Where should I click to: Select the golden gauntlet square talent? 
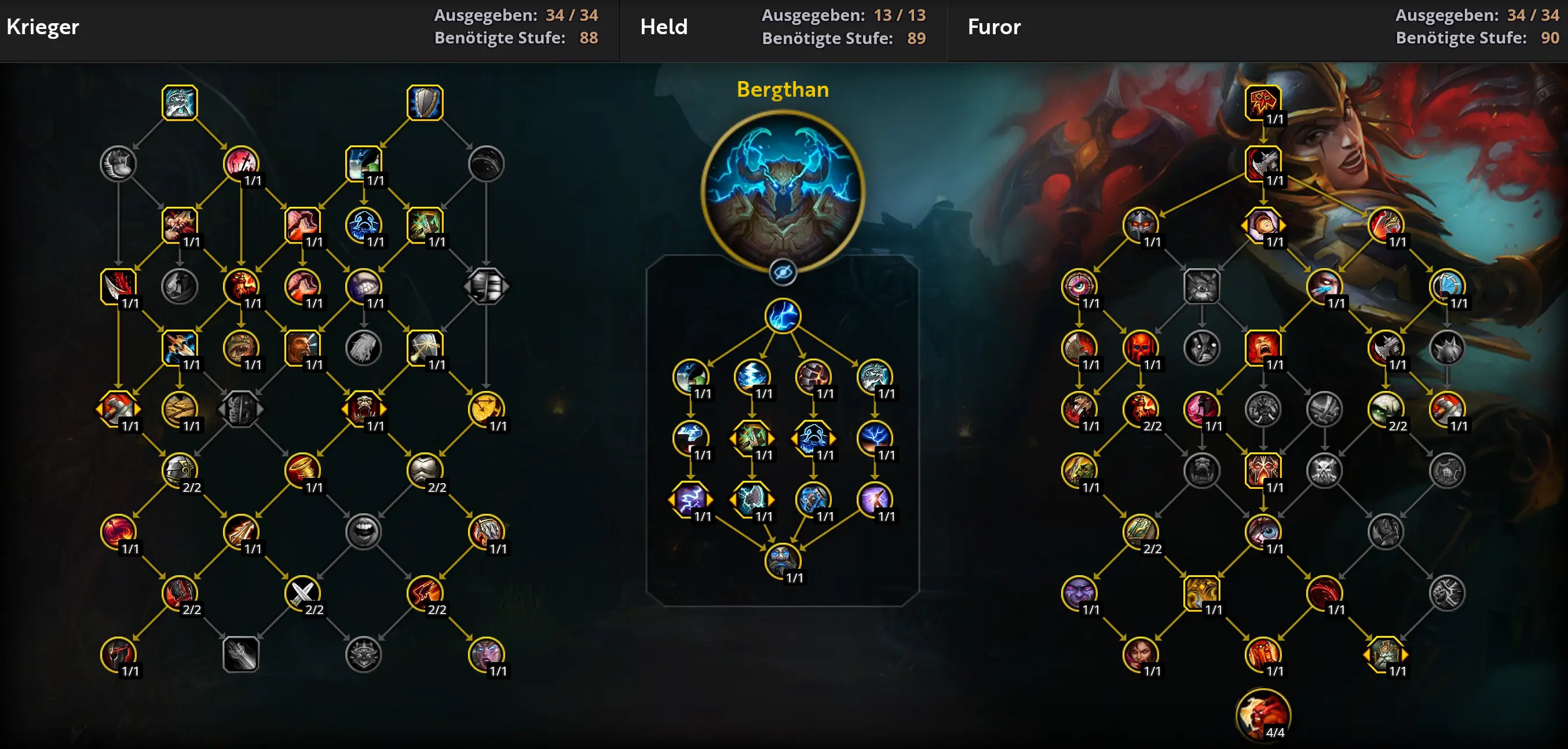point(1201,593)
